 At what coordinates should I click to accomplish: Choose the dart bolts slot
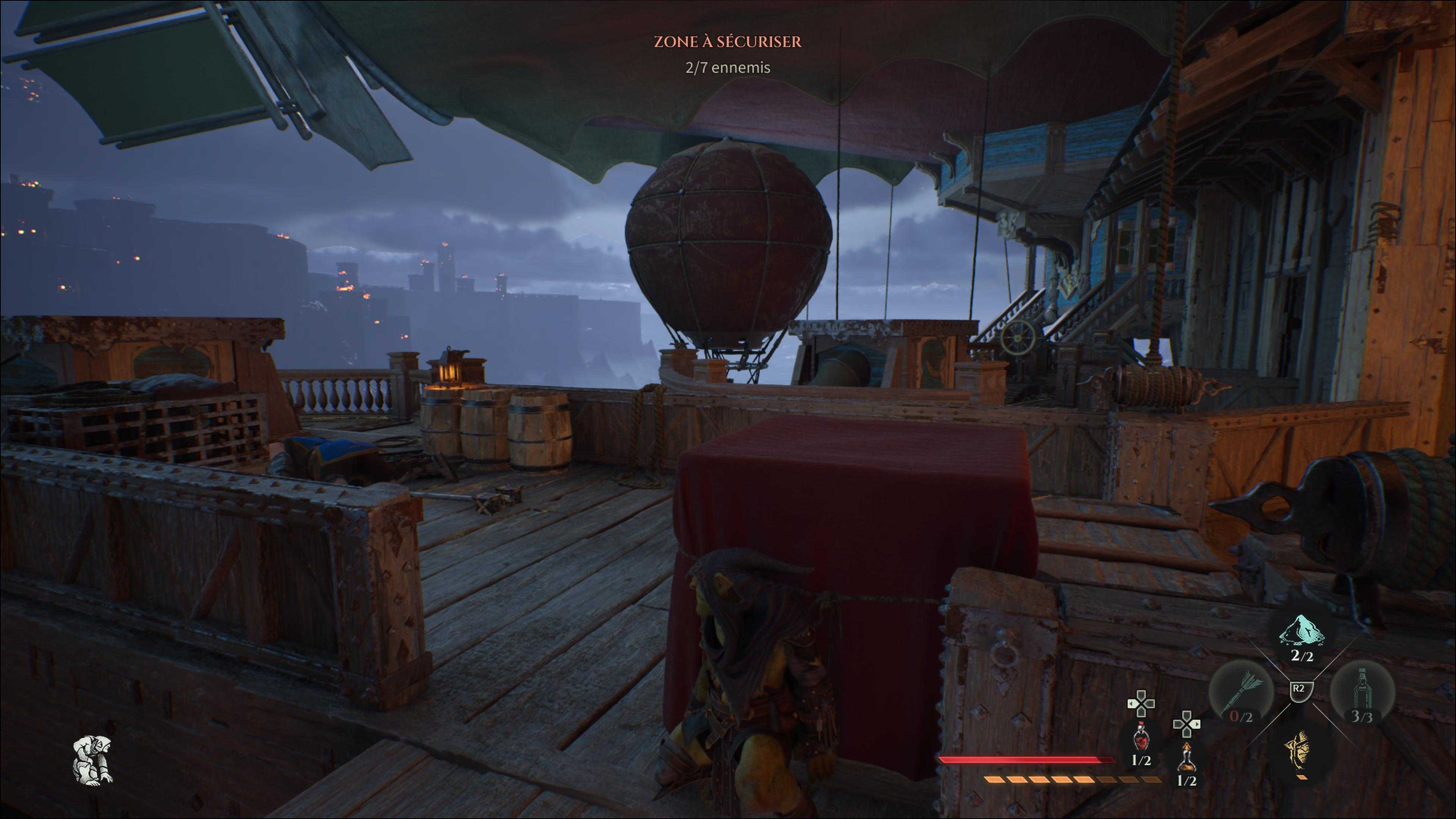click(x=1241, y=693)
